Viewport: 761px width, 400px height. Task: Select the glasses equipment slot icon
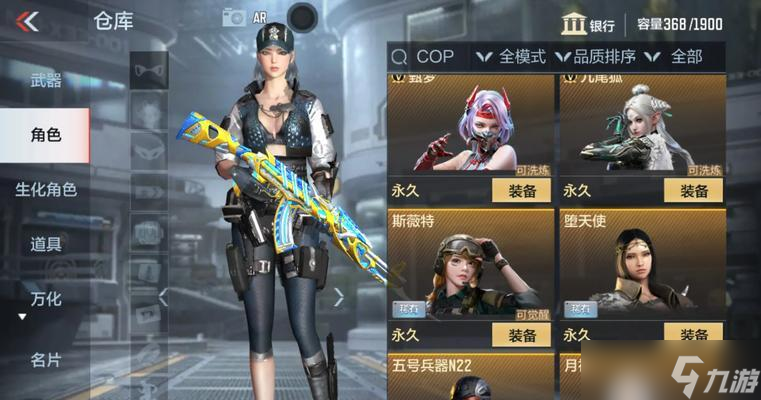(x=149, y=70)
